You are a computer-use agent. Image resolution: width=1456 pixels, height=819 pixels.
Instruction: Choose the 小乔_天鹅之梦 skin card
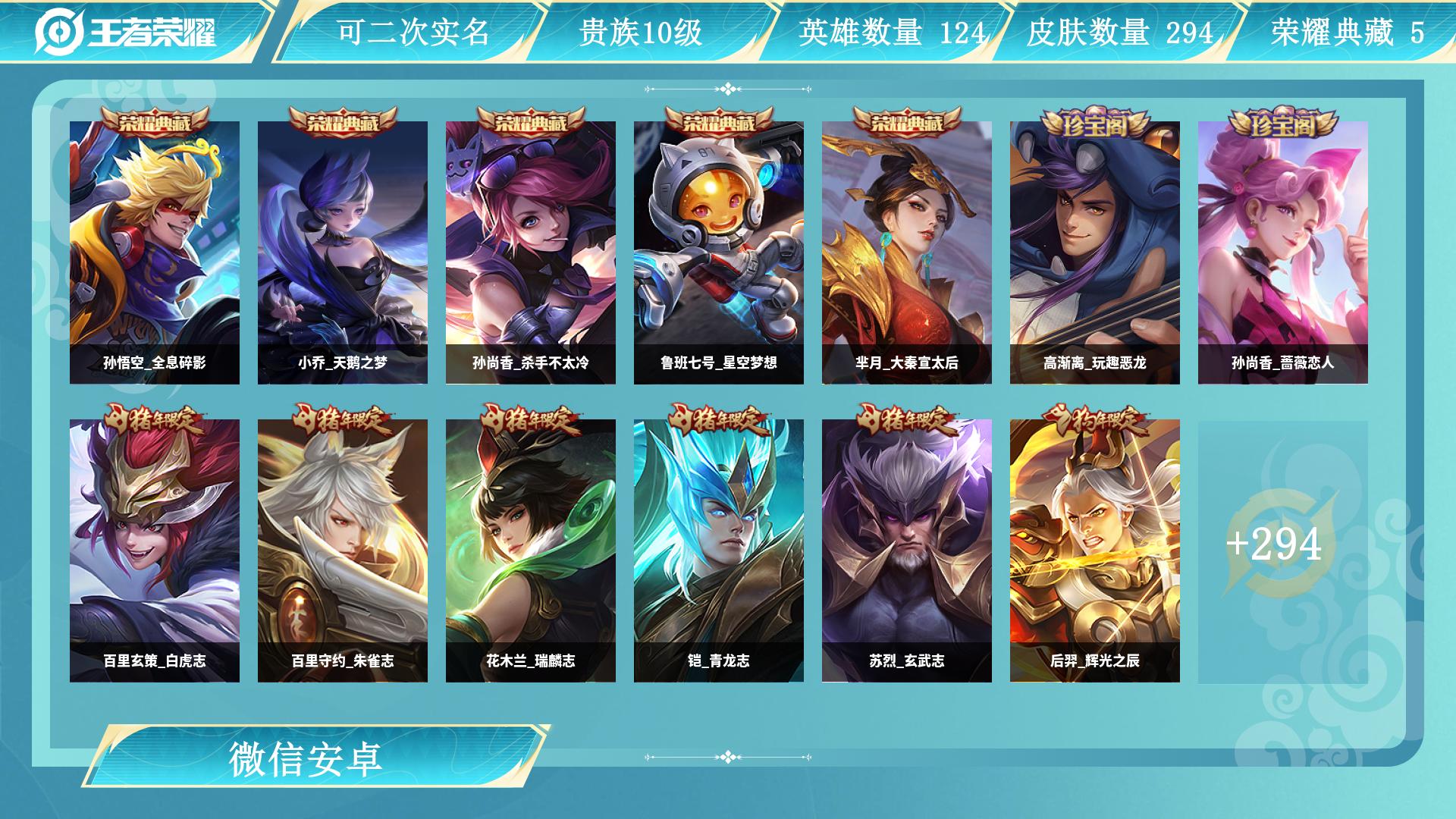[x=343, y=253]
